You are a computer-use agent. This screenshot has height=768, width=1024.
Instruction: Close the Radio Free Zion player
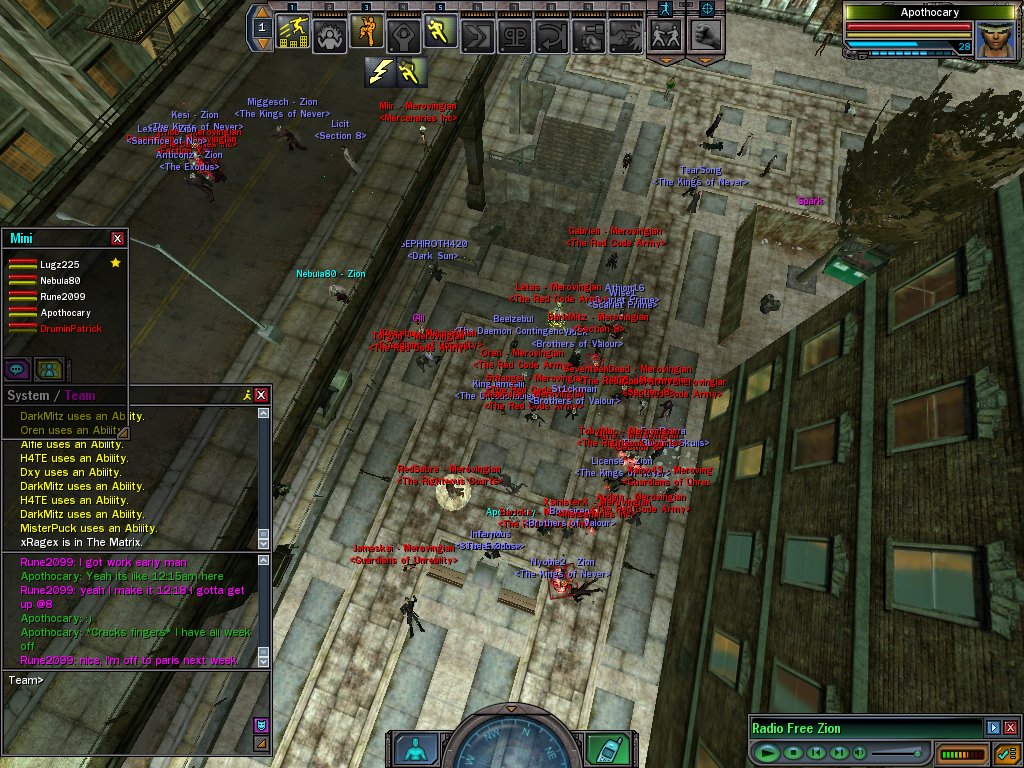(x=1010, y=728)
